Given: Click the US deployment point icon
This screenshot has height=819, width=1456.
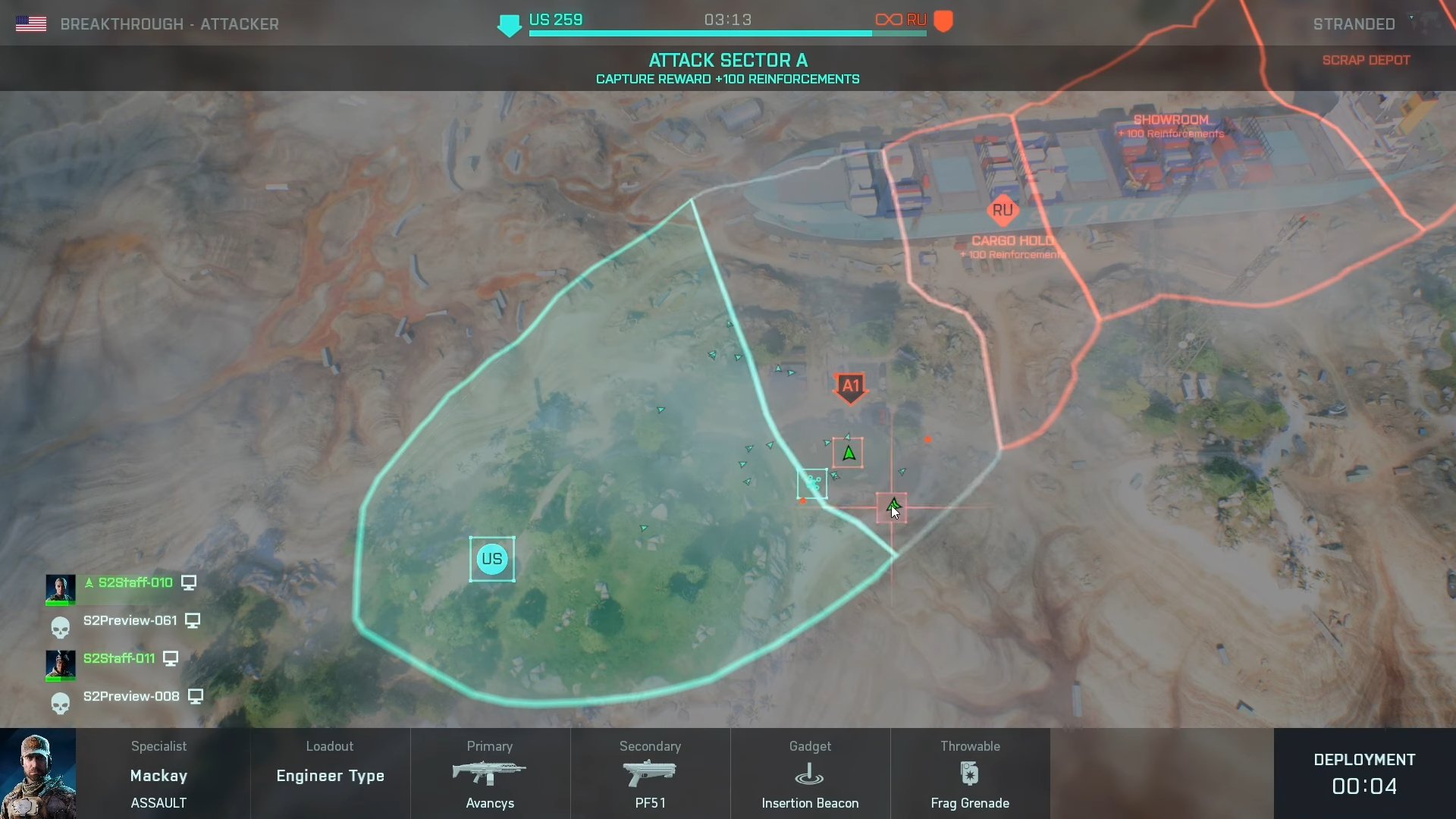Looking at the screenshot, I should (x=493, y=559).
